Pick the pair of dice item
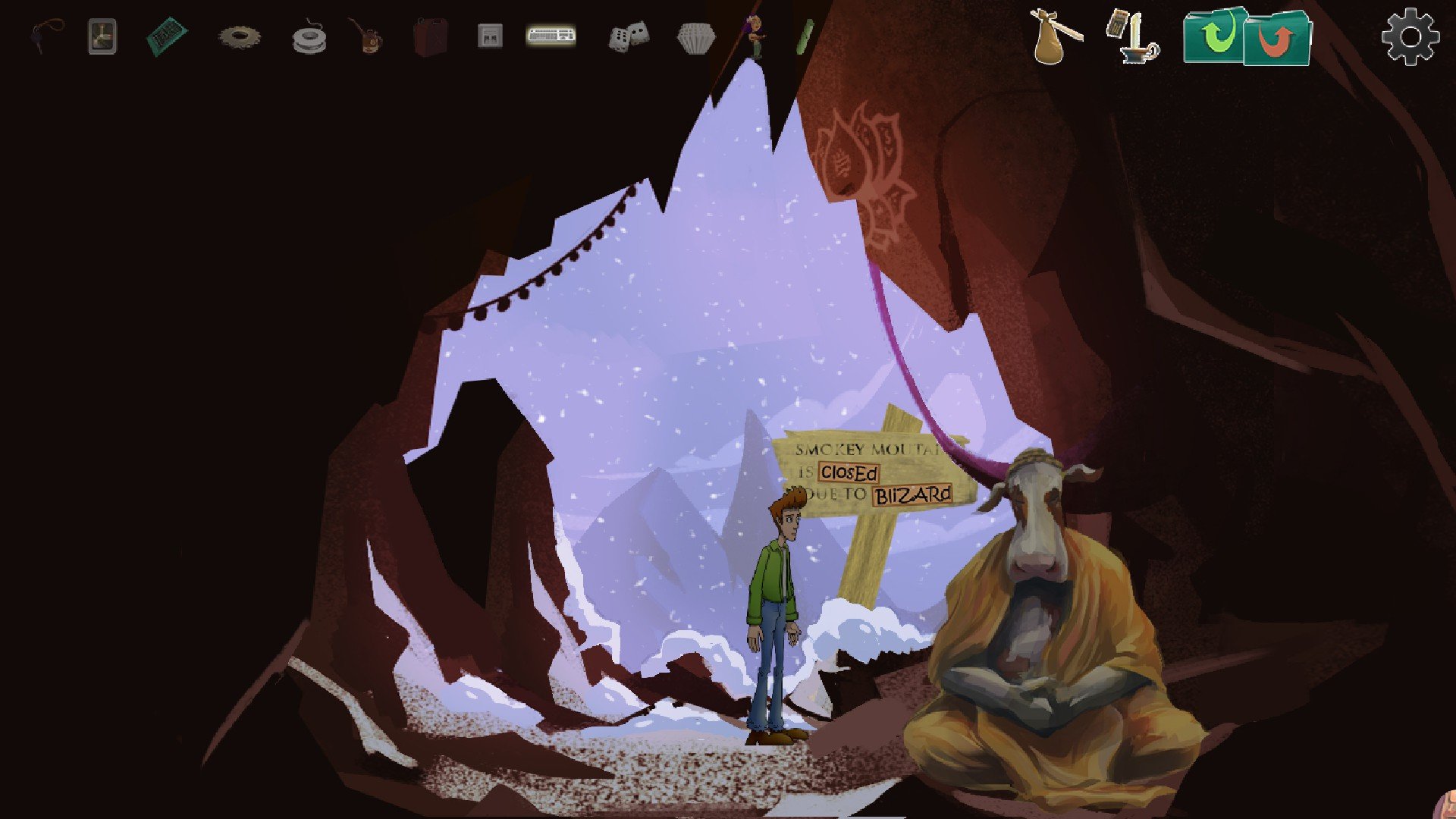 629,36
